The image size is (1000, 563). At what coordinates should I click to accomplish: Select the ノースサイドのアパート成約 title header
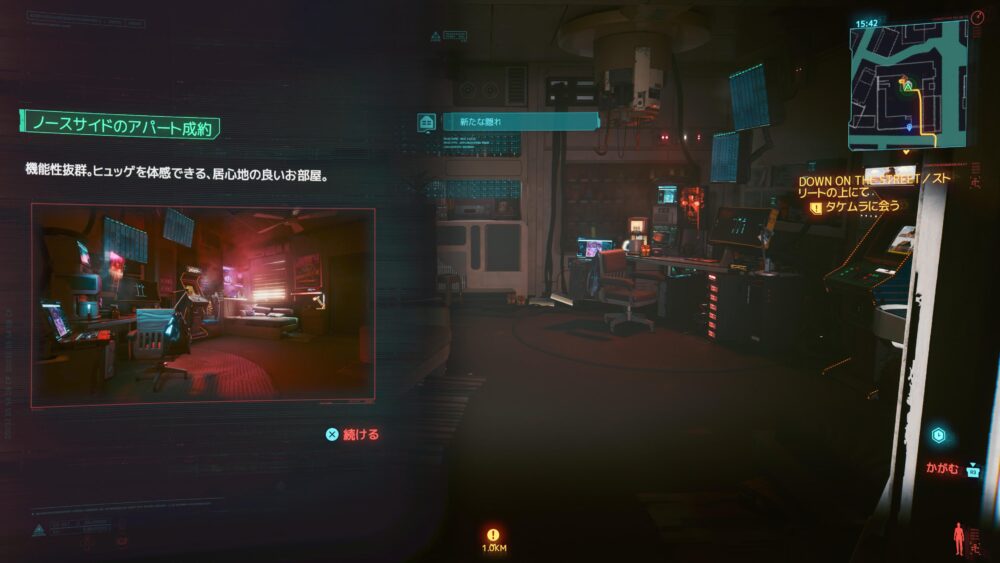pos(120,126)
